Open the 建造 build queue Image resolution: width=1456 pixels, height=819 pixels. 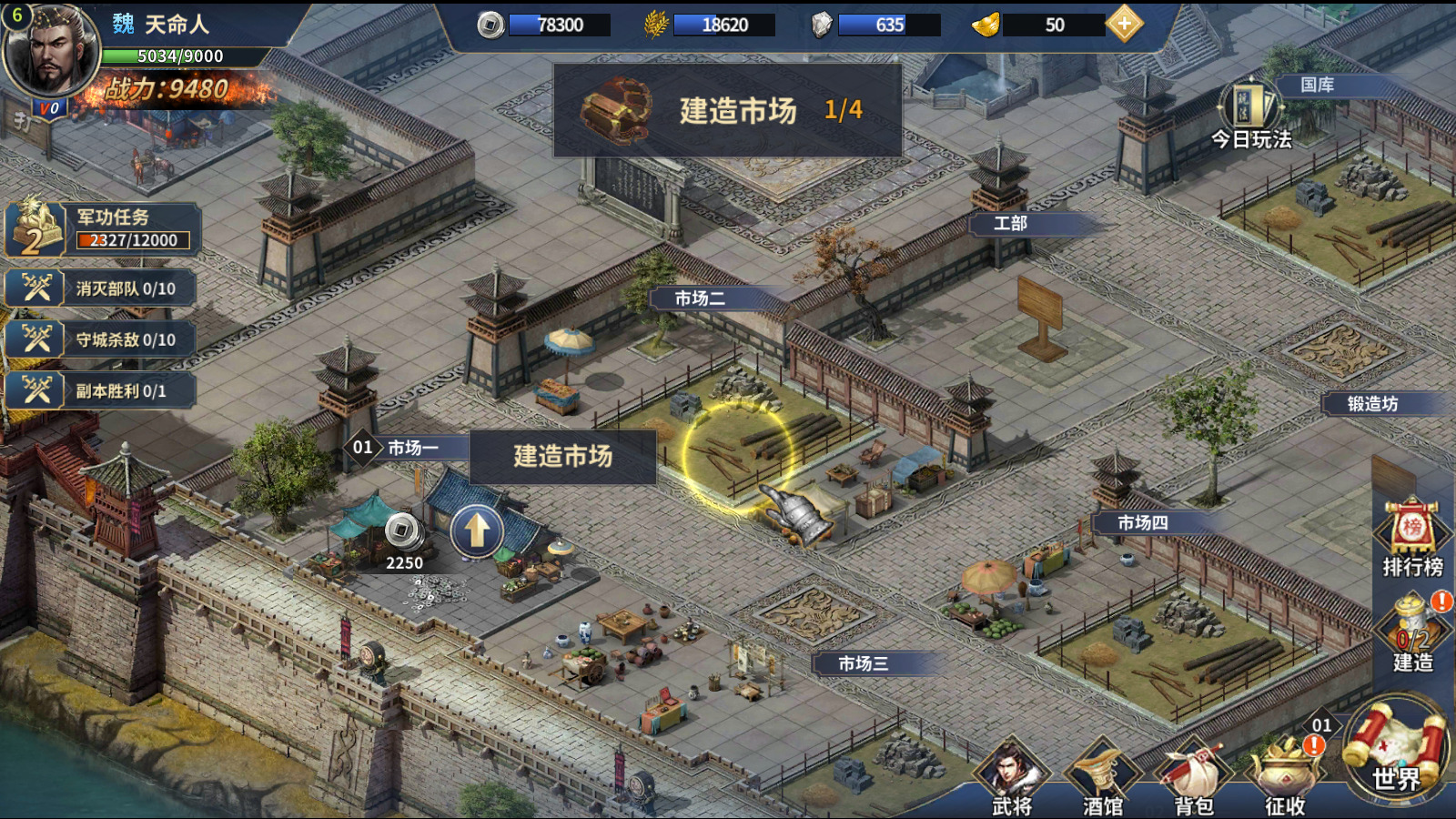pyautogui.click(x=1412, y=632)
